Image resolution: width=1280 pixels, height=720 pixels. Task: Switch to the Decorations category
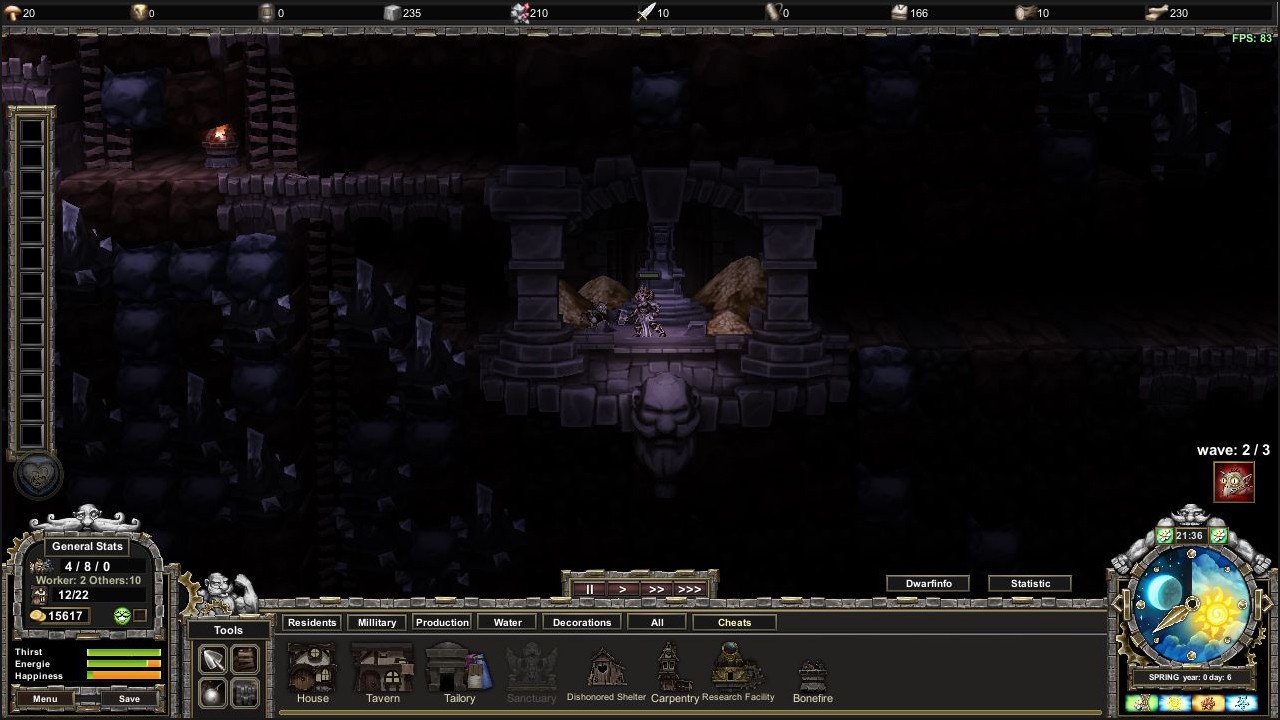[x=581, y=621]
